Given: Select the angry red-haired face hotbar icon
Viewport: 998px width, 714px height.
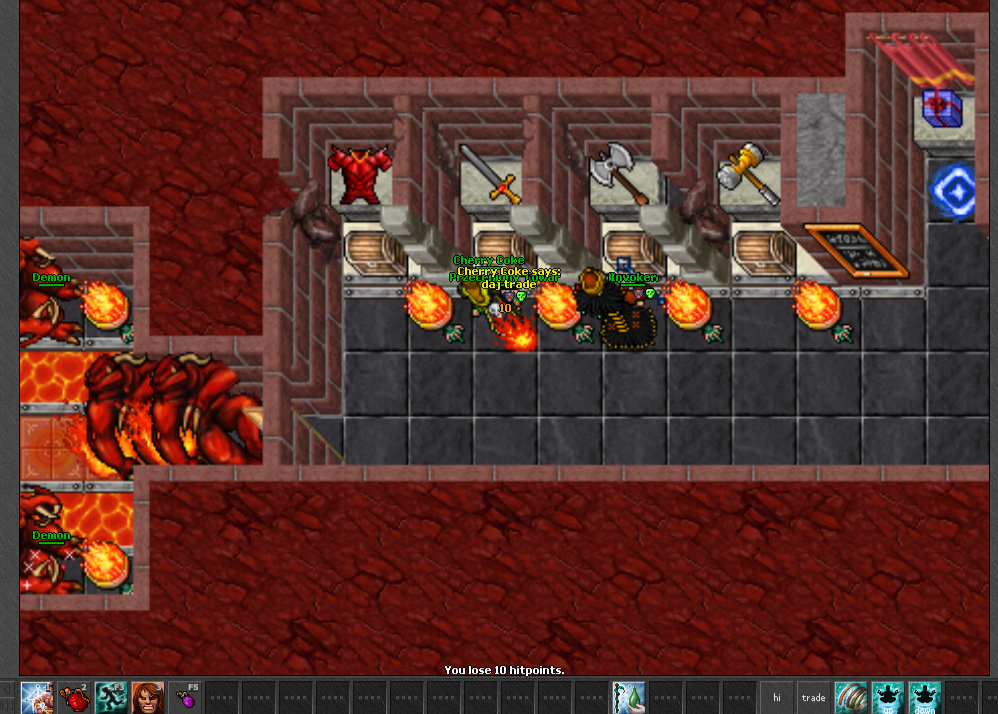Looking at the screenshot, I should [x=148, y=697].
